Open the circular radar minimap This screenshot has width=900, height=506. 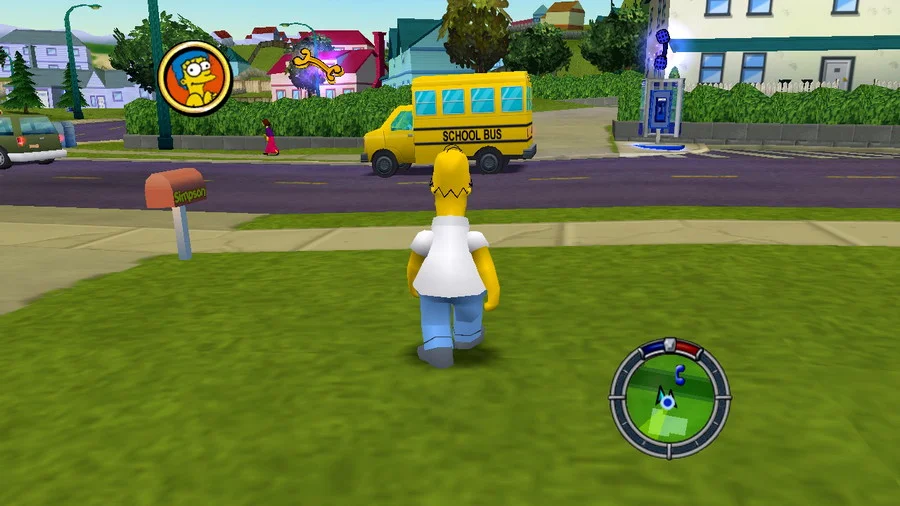click(x=669, y=398)
